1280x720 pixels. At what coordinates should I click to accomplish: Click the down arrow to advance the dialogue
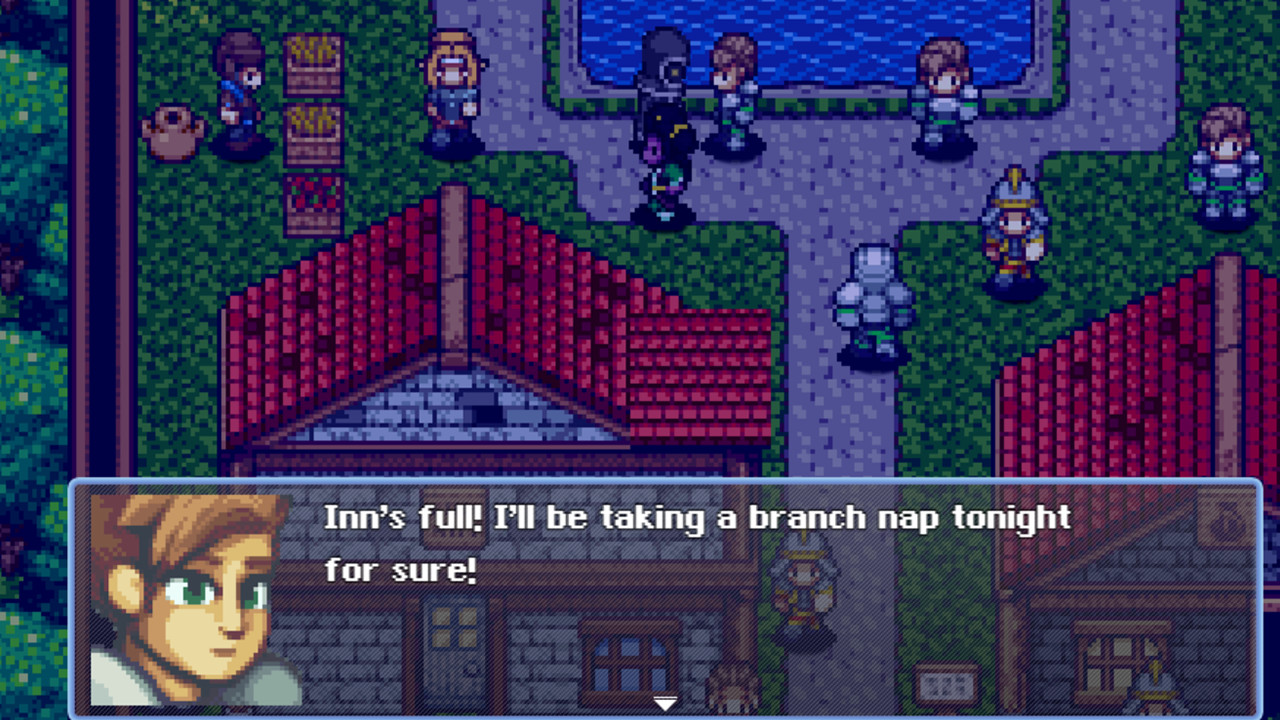(x=664, y=703)
